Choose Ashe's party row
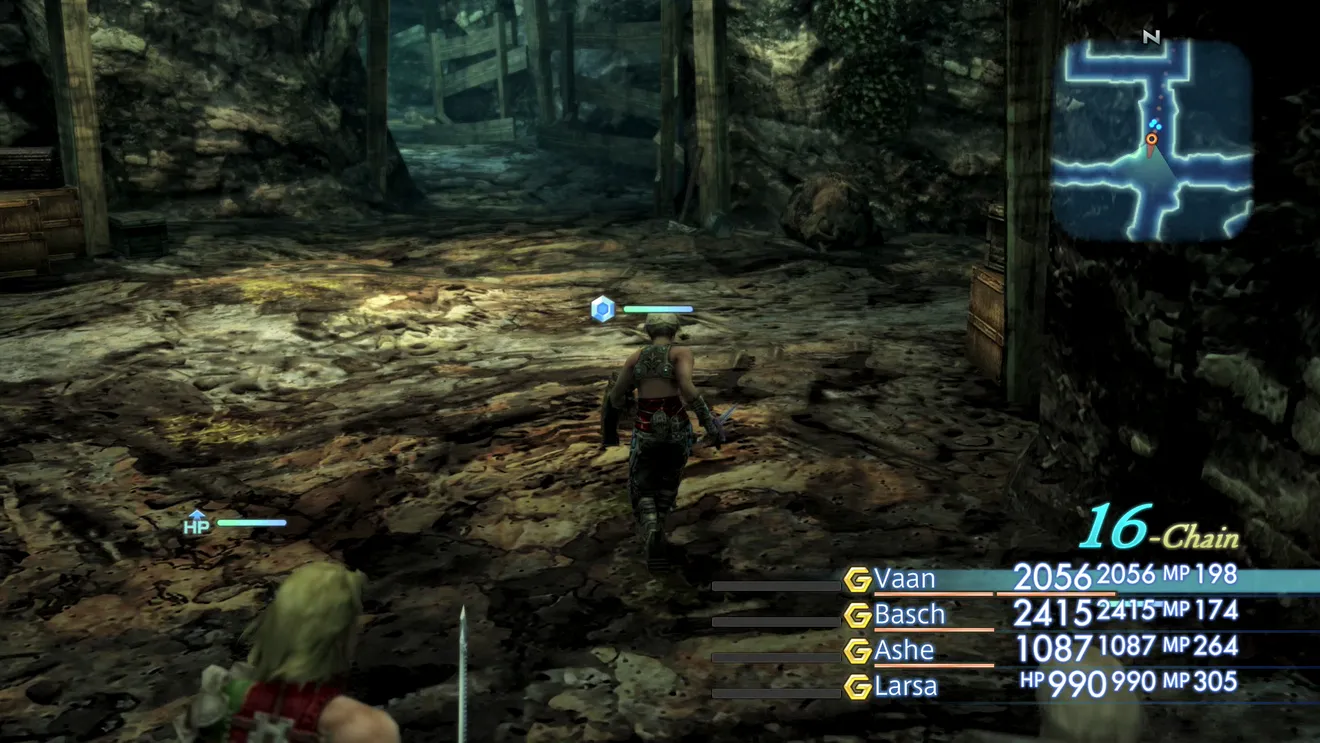 click(904, 650)
